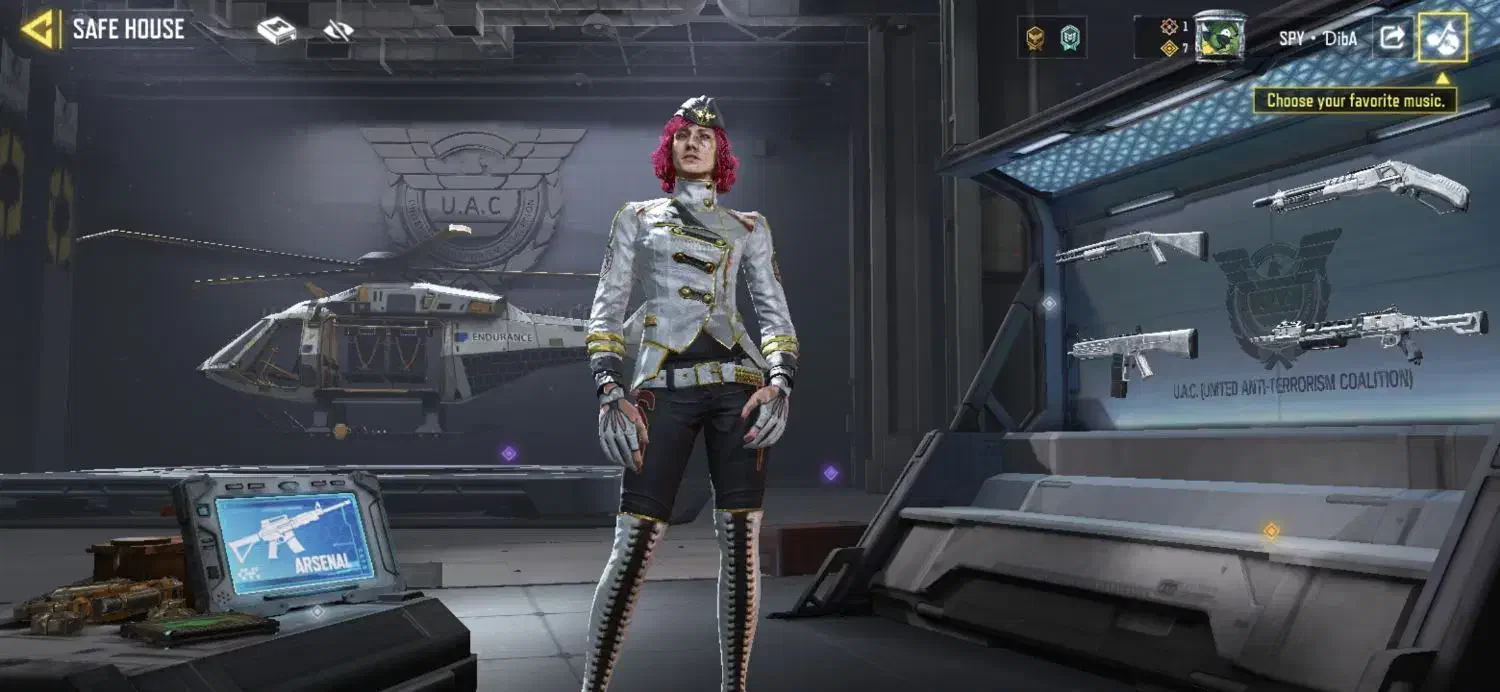Screen dimensions: 1500x692
Task: Choose favorite music with the note button
Action: coord(1443,38)
